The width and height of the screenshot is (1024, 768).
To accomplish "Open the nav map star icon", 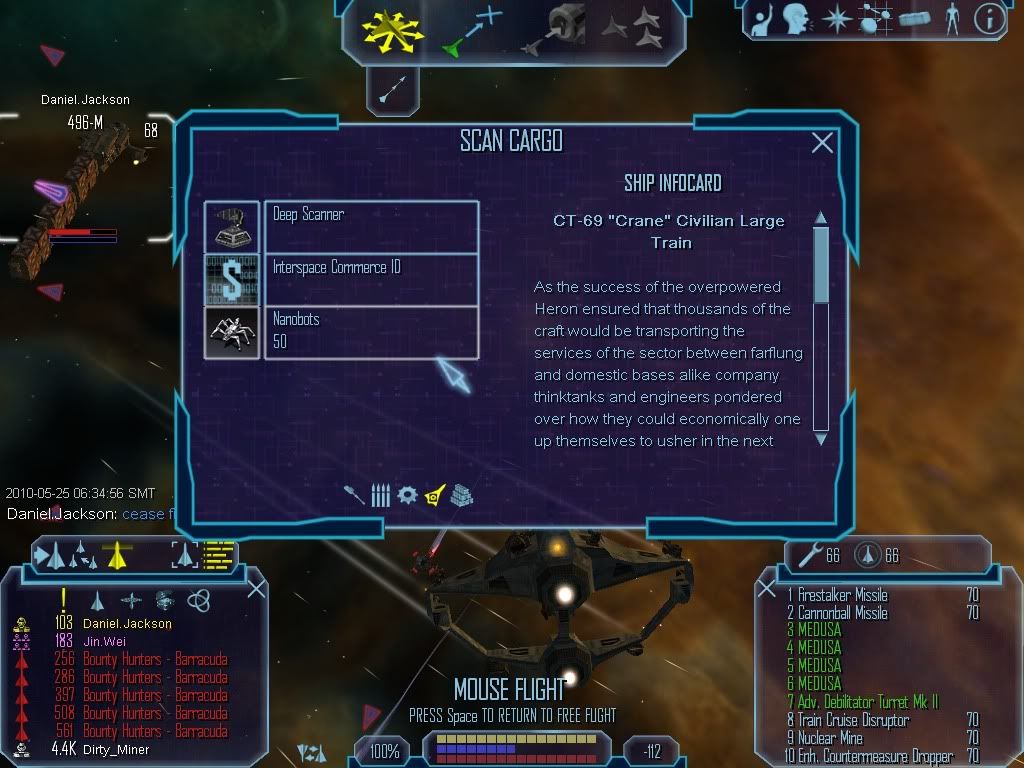I will 835,19.
